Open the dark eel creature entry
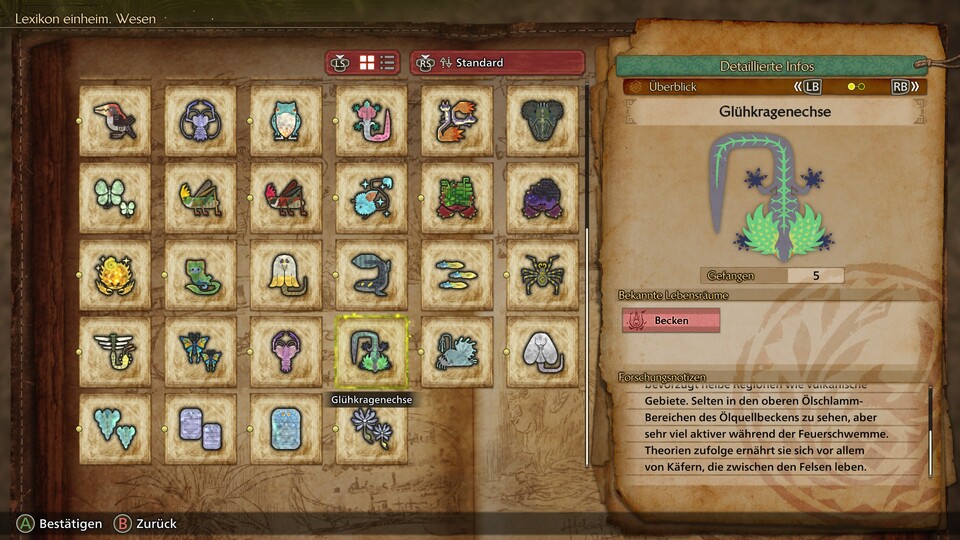The width and height of the screenshot is (960, 540). [x=371, y=274]
